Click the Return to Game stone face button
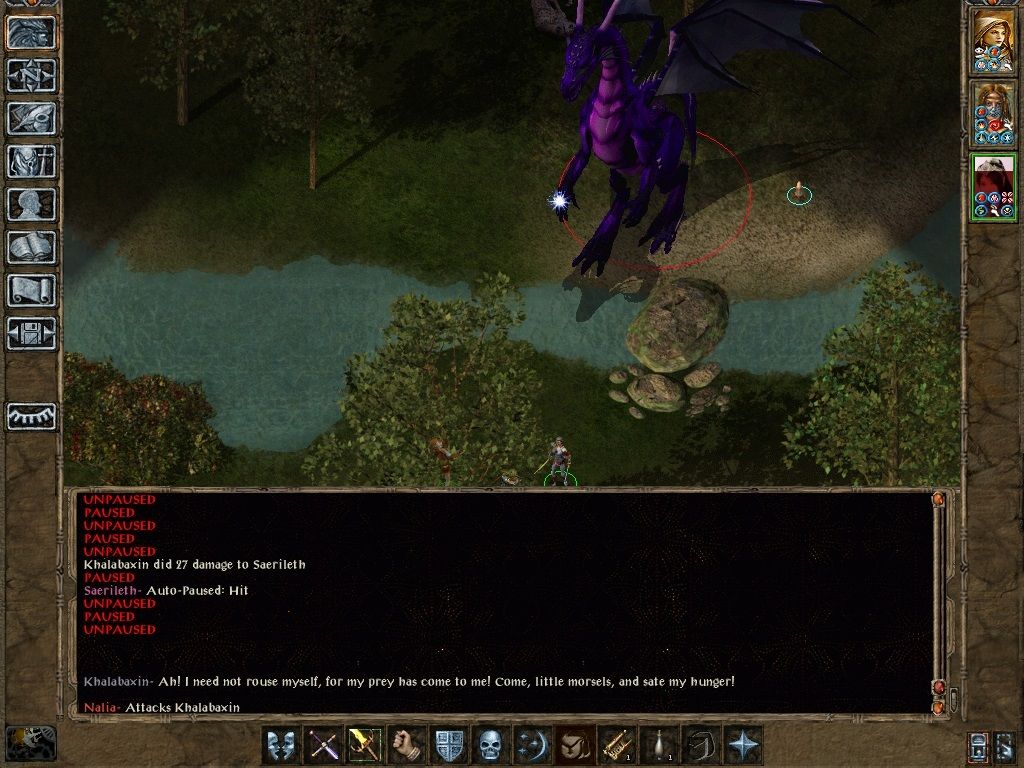The image size is (1024, 768). click(x=32, y=33)
